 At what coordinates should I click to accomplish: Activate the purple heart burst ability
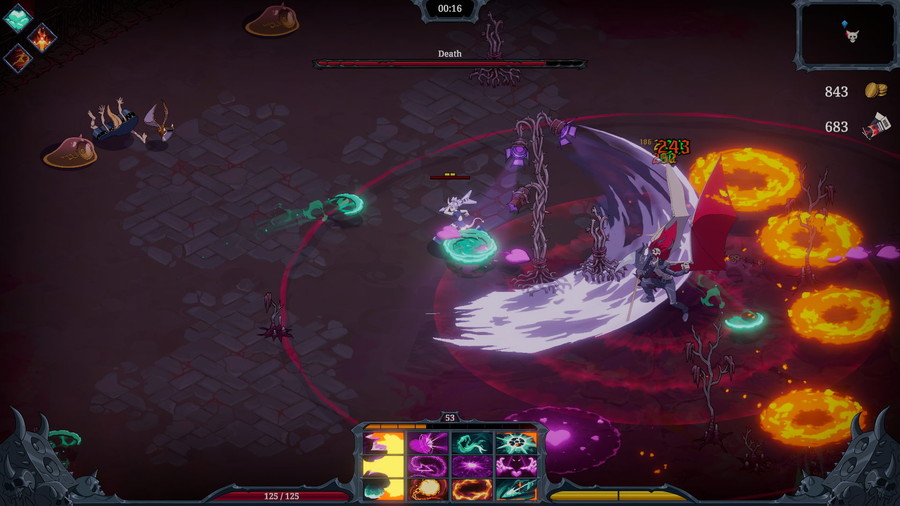(428, 443)
